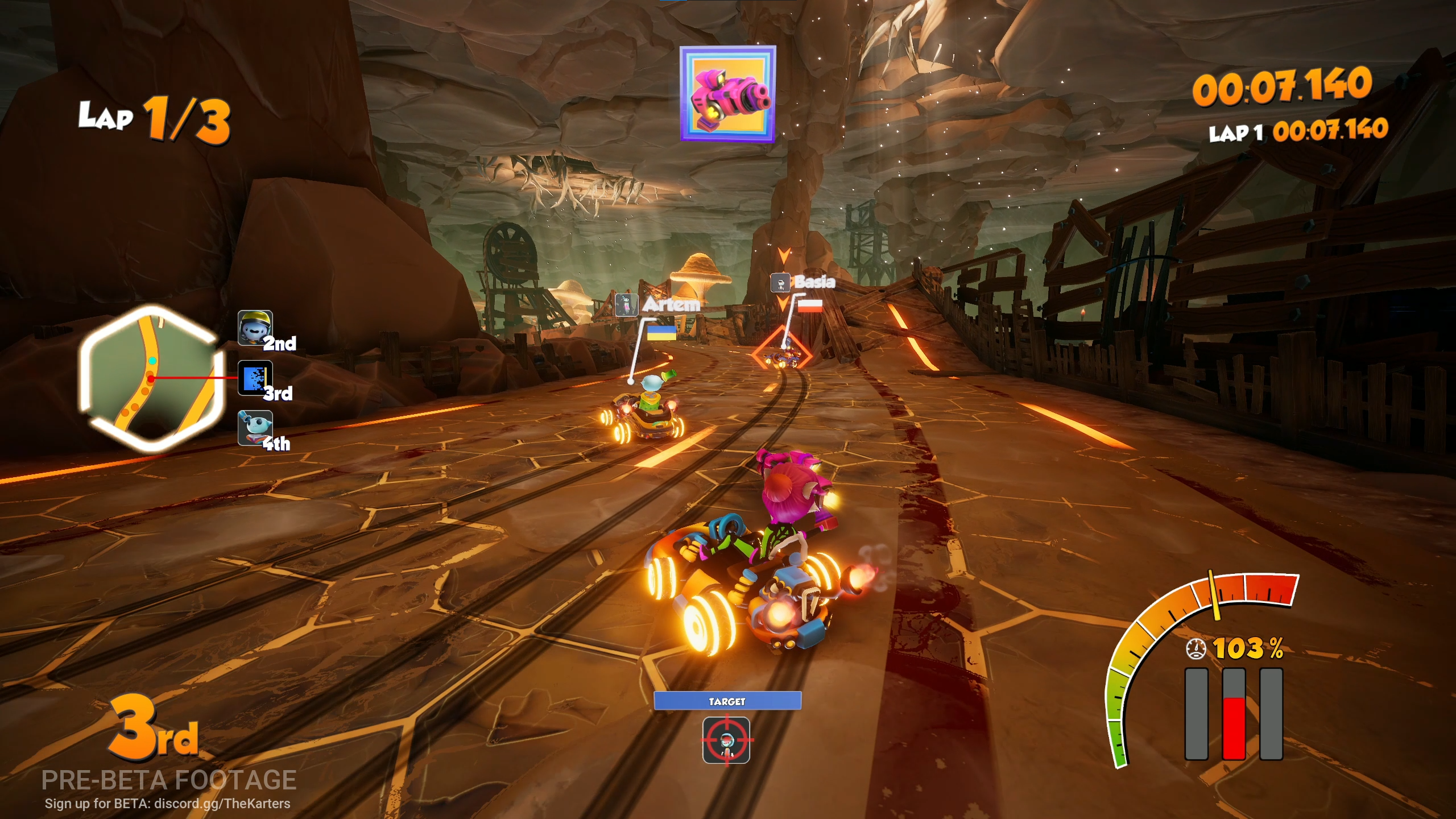
Task: Click the boost meter needle on the gauge
Action: 1214,594
